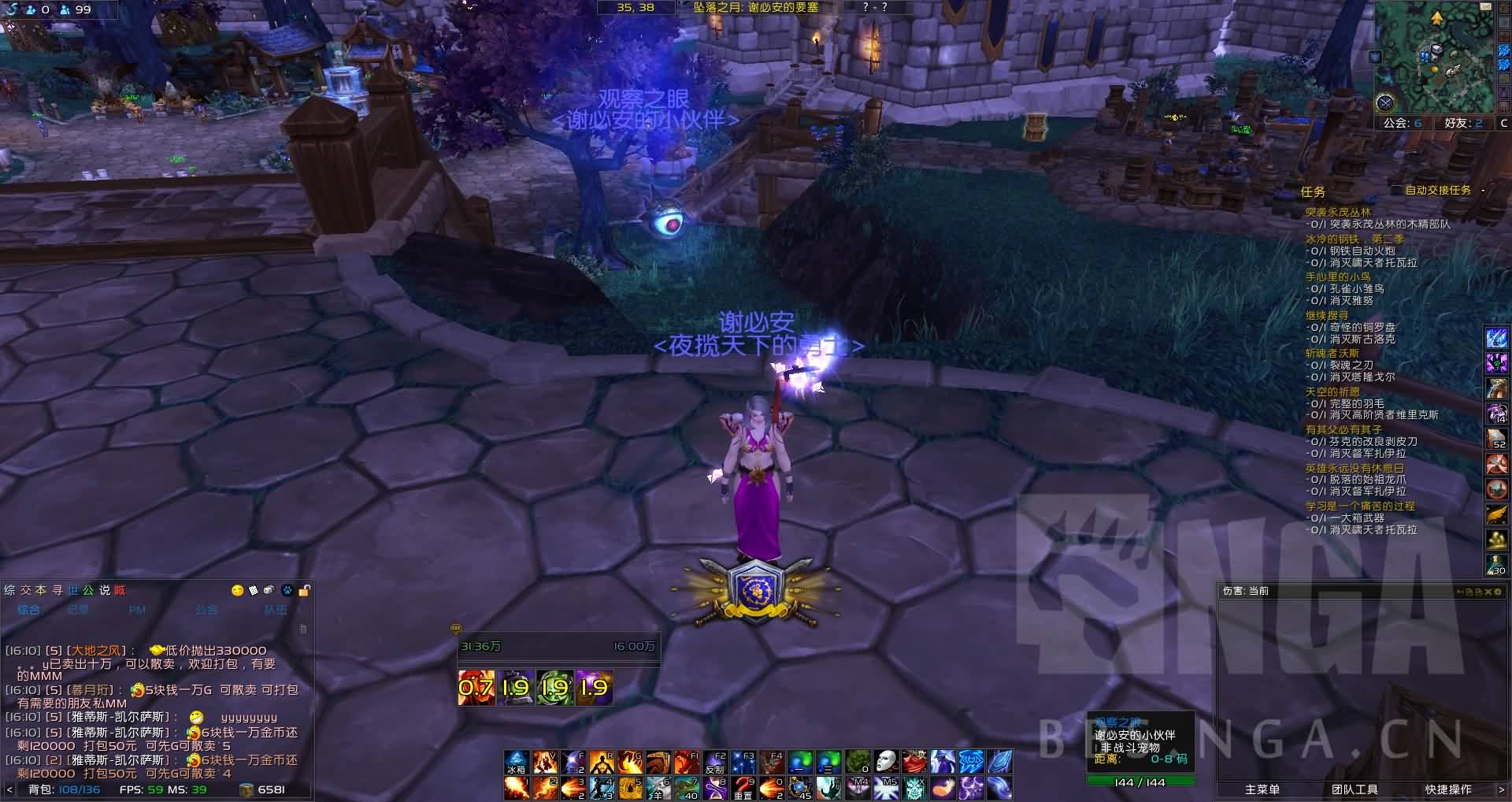Screen dimensions: 1512x802
Task: Select quest 手心里的小鸟 in the tracker
Action: 1338,277
